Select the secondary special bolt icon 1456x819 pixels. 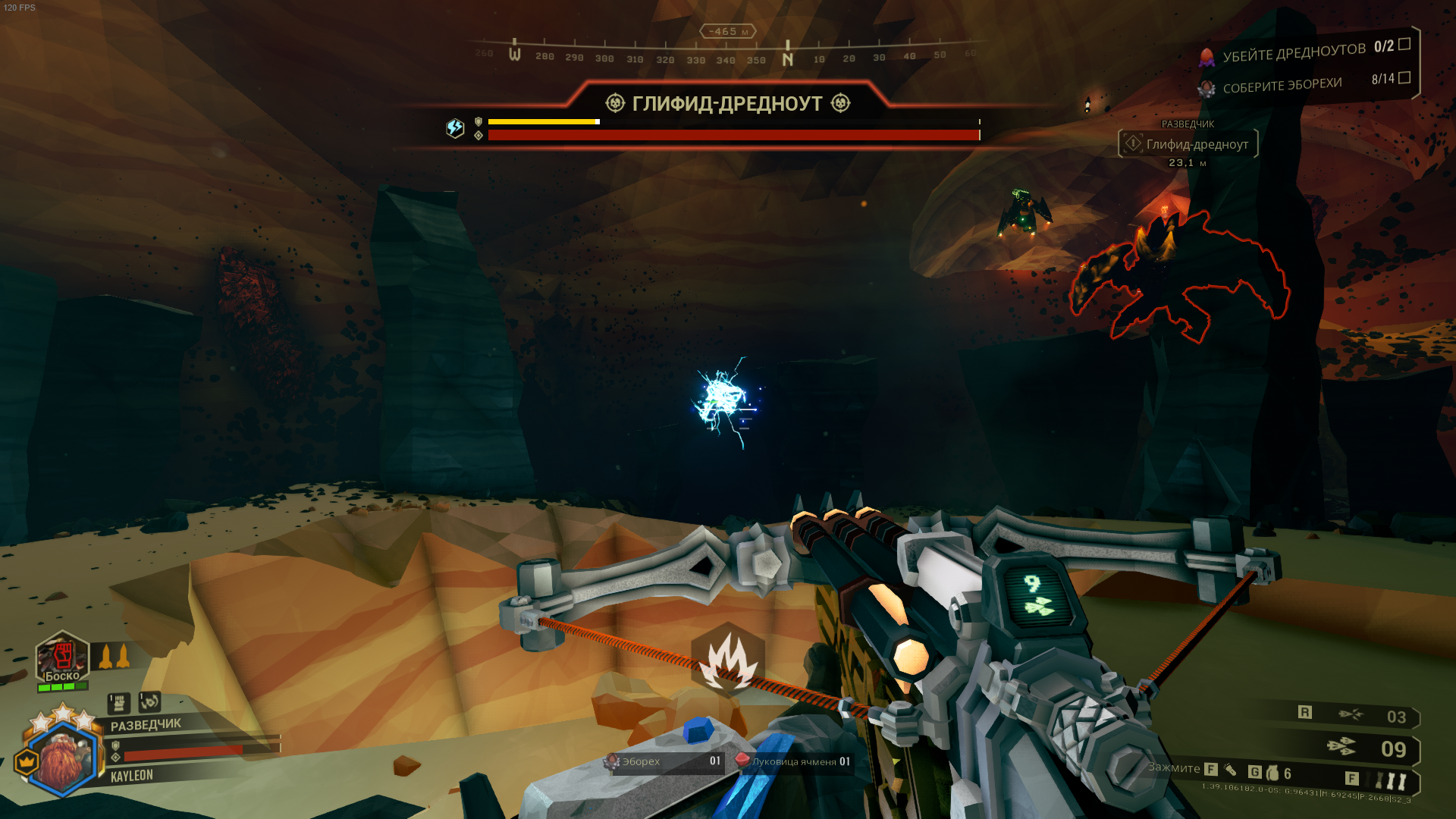click(x=1350, y=714)
